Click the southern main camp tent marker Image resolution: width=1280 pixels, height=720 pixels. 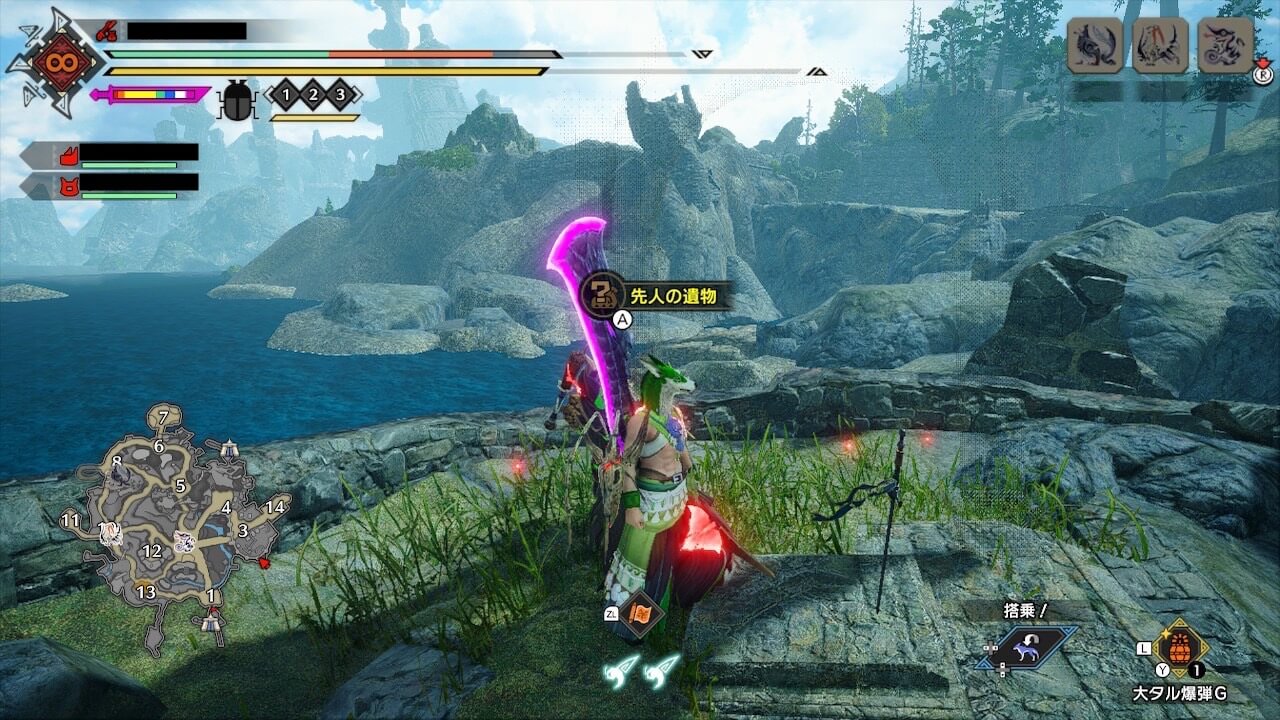pyautogui.click(x=210, y=622)
